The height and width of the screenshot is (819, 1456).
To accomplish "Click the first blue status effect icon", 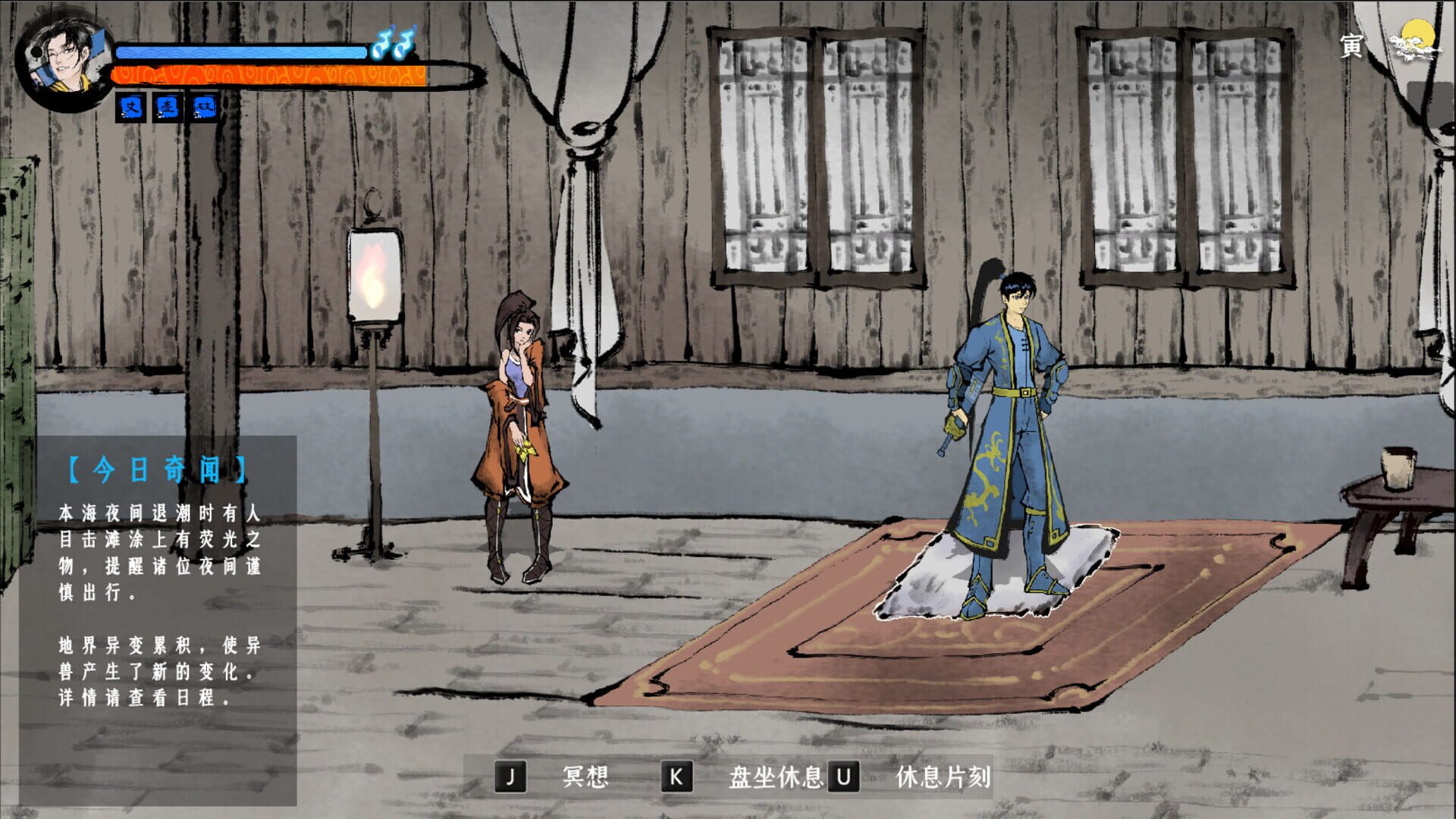I will tap(129, 107).
